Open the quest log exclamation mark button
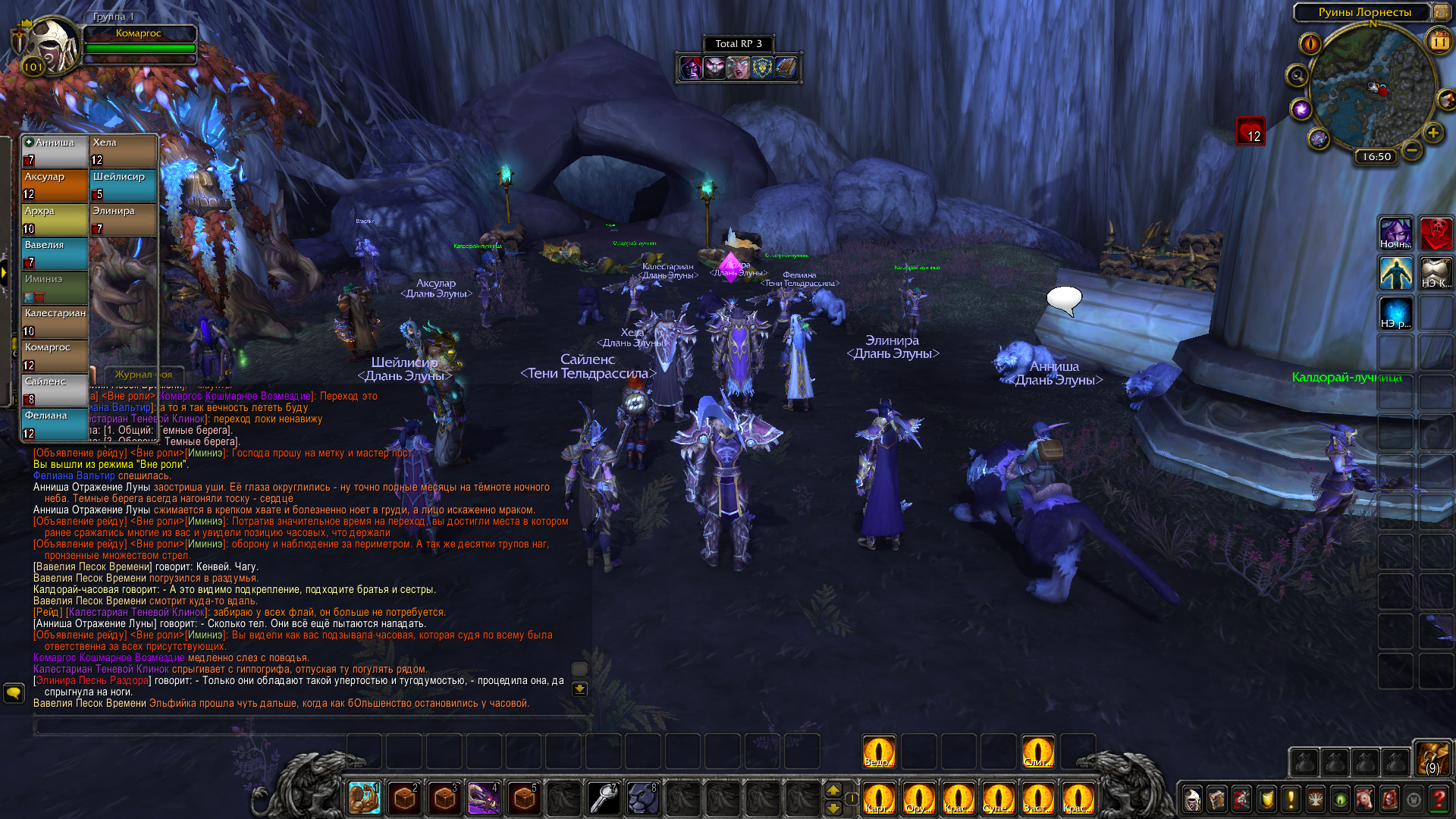The image size is (1456, 819). point(1291,799)
